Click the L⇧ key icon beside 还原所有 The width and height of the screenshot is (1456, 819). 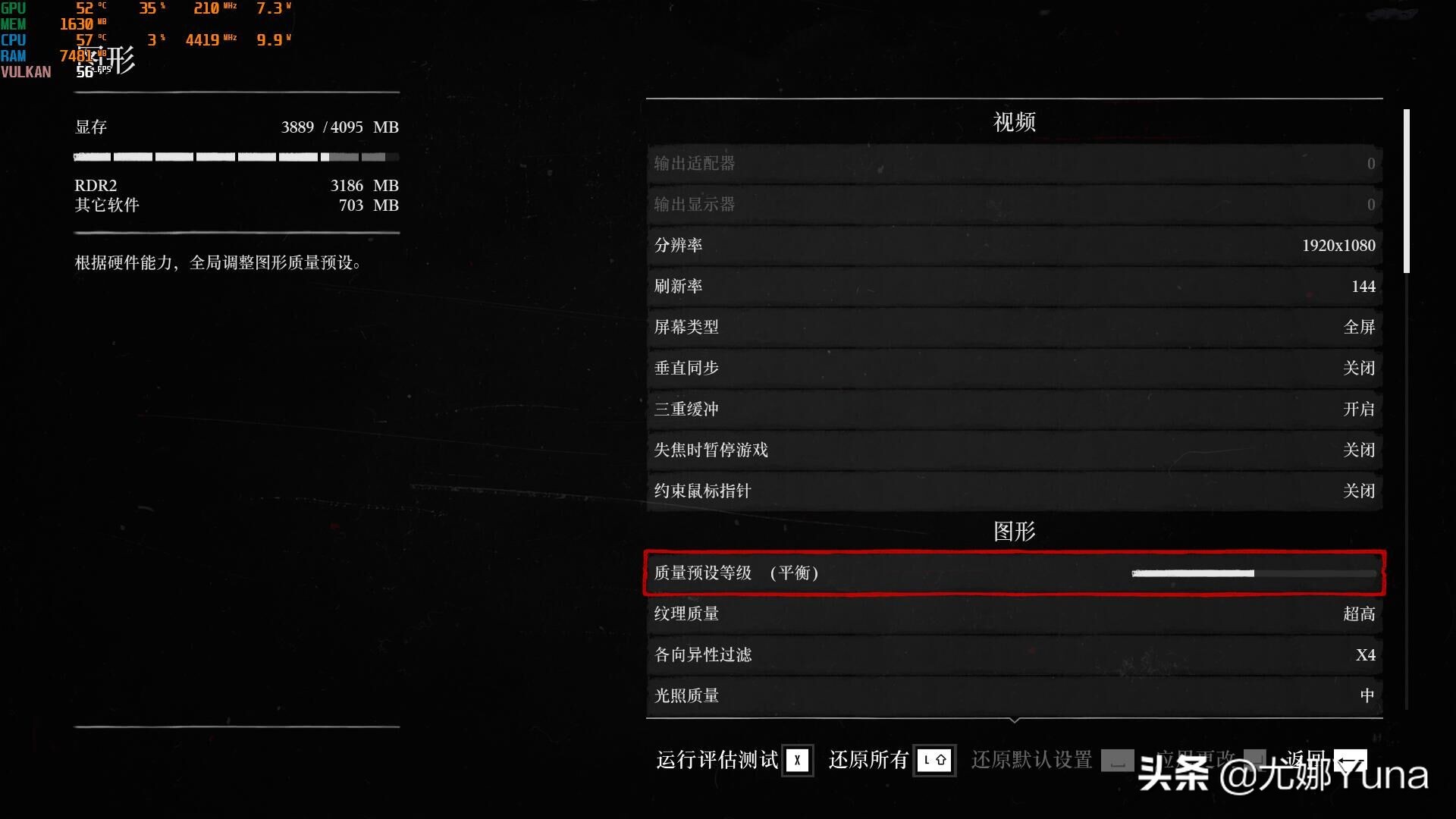[x=935, y=760]
